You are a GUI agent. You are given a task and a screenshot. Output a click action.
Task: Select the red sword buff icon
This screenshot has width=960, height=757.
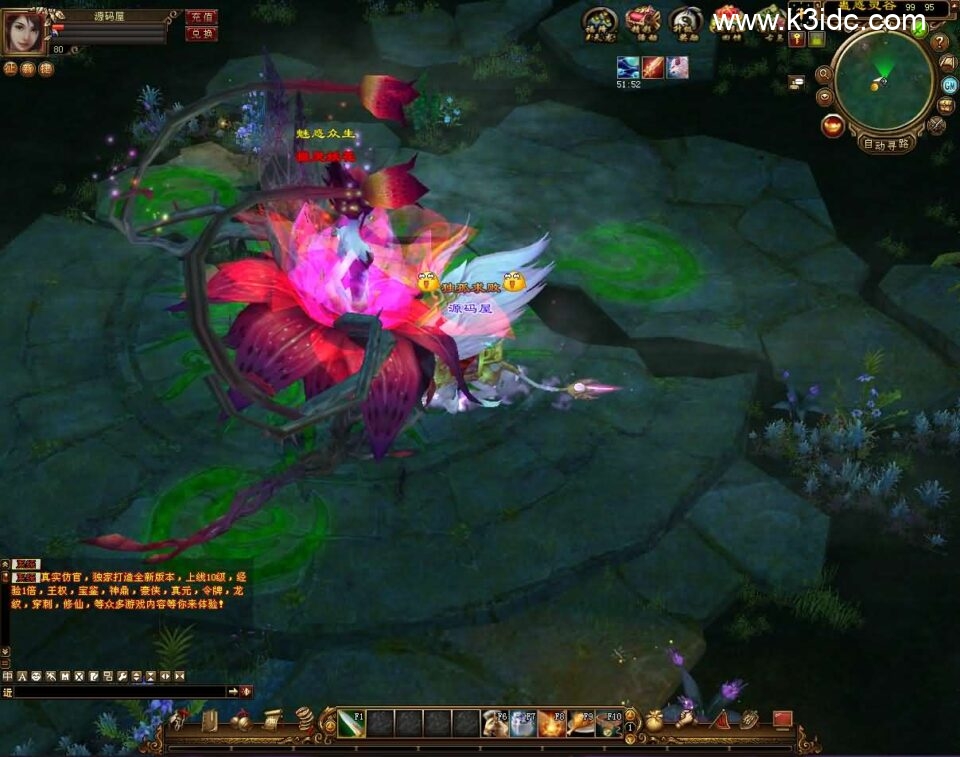click(653, 67)
